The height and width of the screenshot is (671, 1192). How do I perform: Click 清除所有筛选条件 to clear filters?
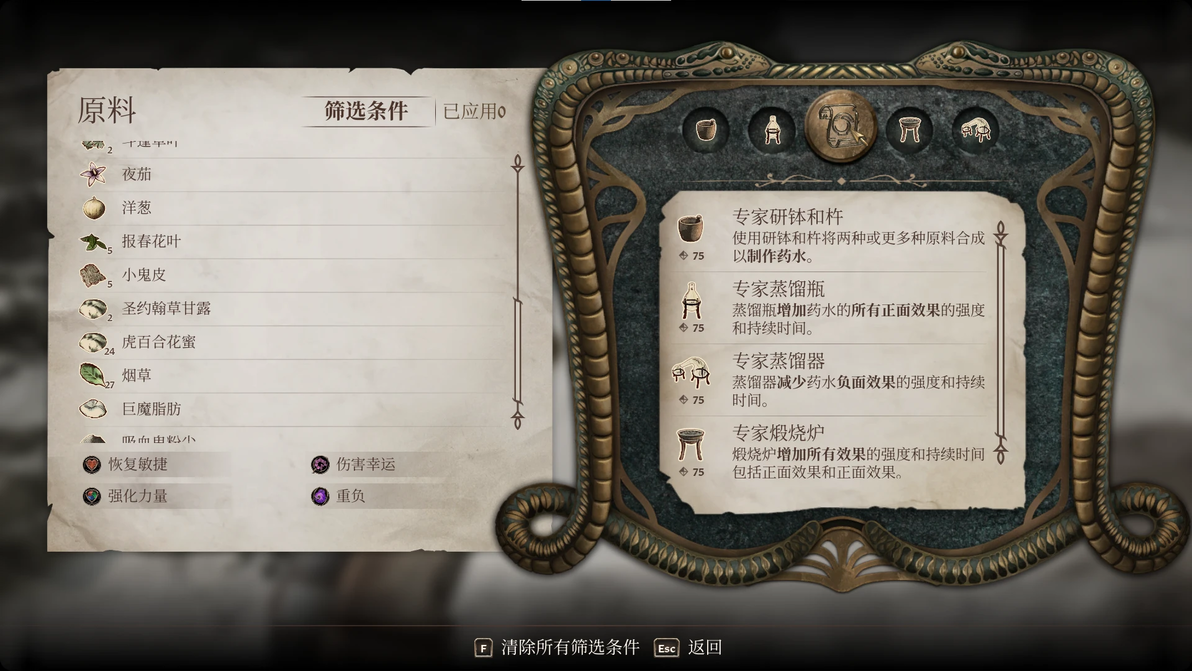click(570, 647)
